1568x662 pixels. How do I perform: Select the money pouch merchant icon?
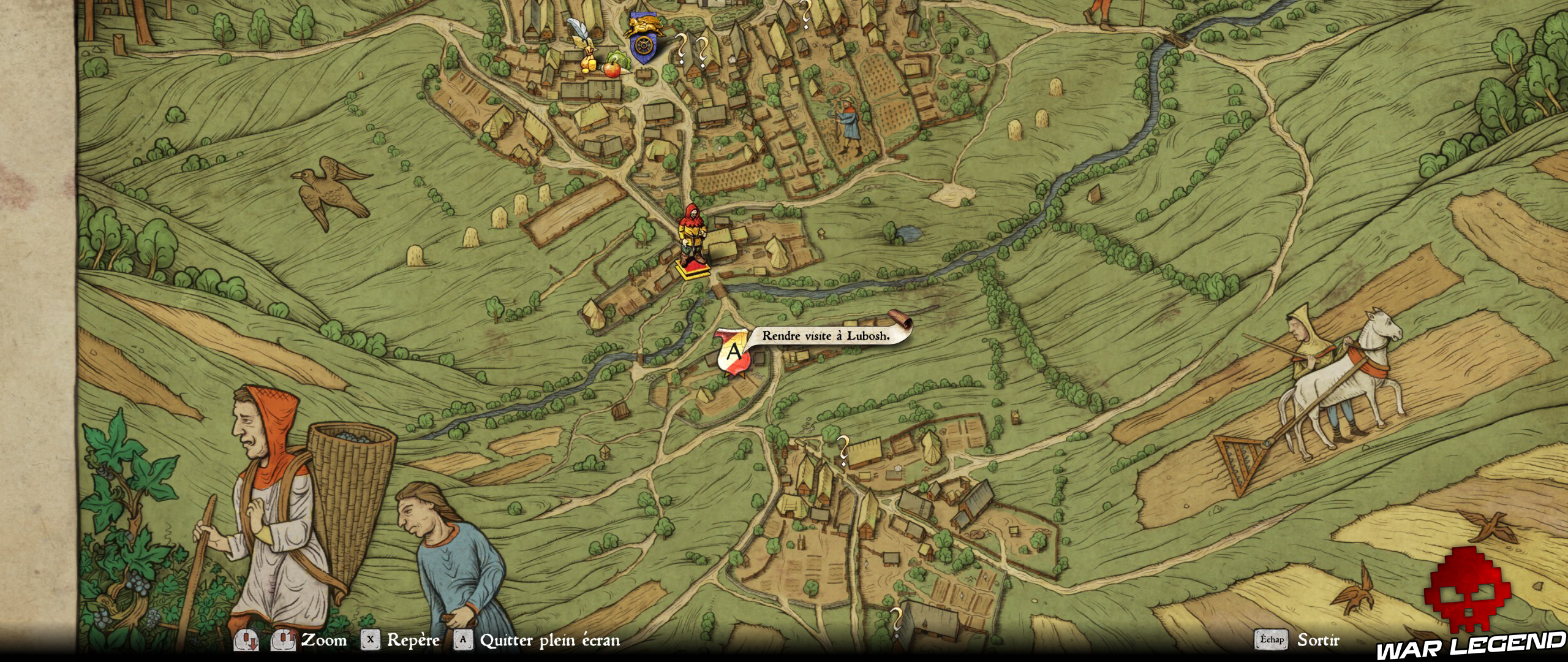(589, 59)
